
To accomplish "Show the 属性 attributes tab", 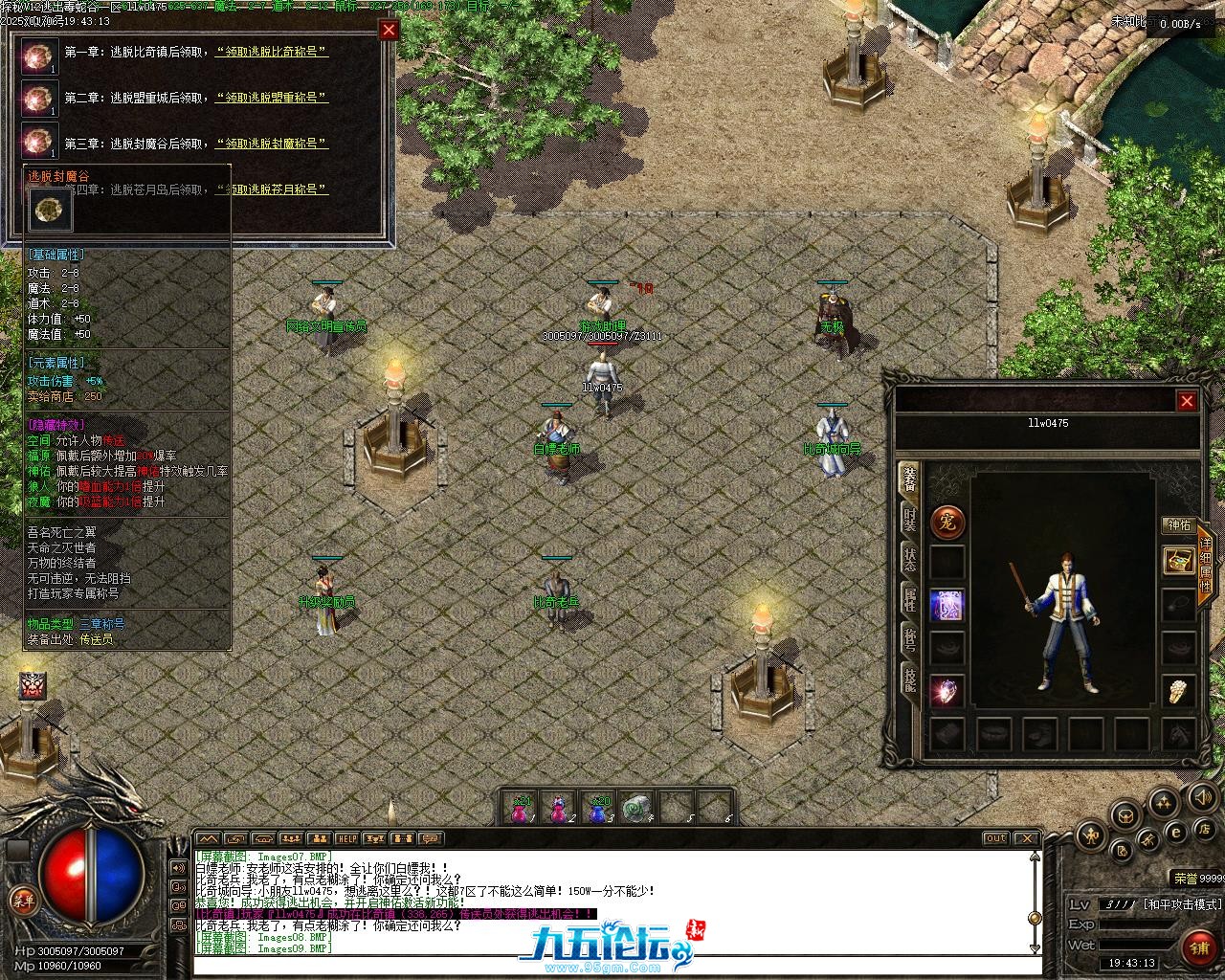I will (x=908, y=600).
